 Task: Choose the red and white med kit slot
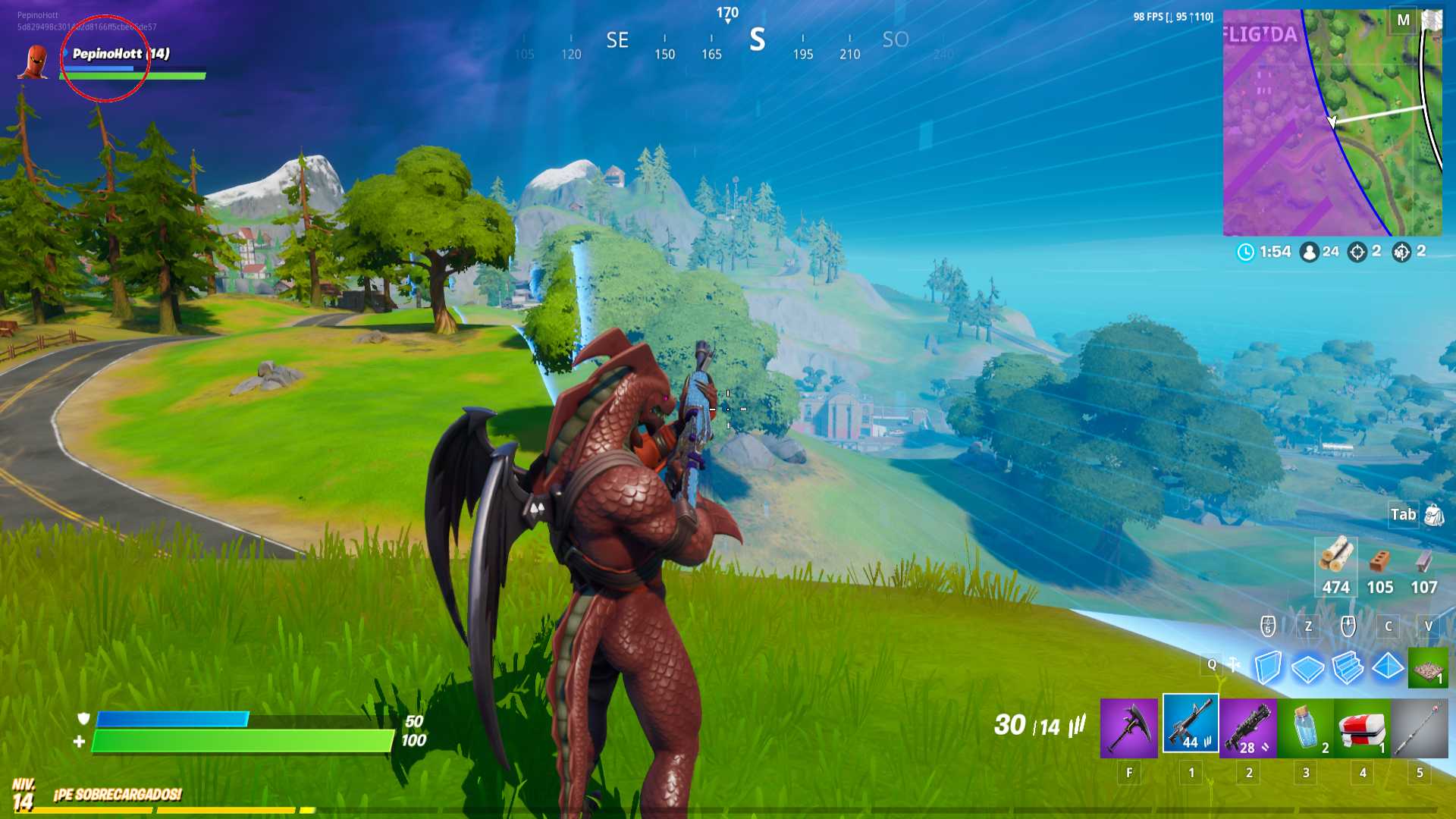(1363, 728)
